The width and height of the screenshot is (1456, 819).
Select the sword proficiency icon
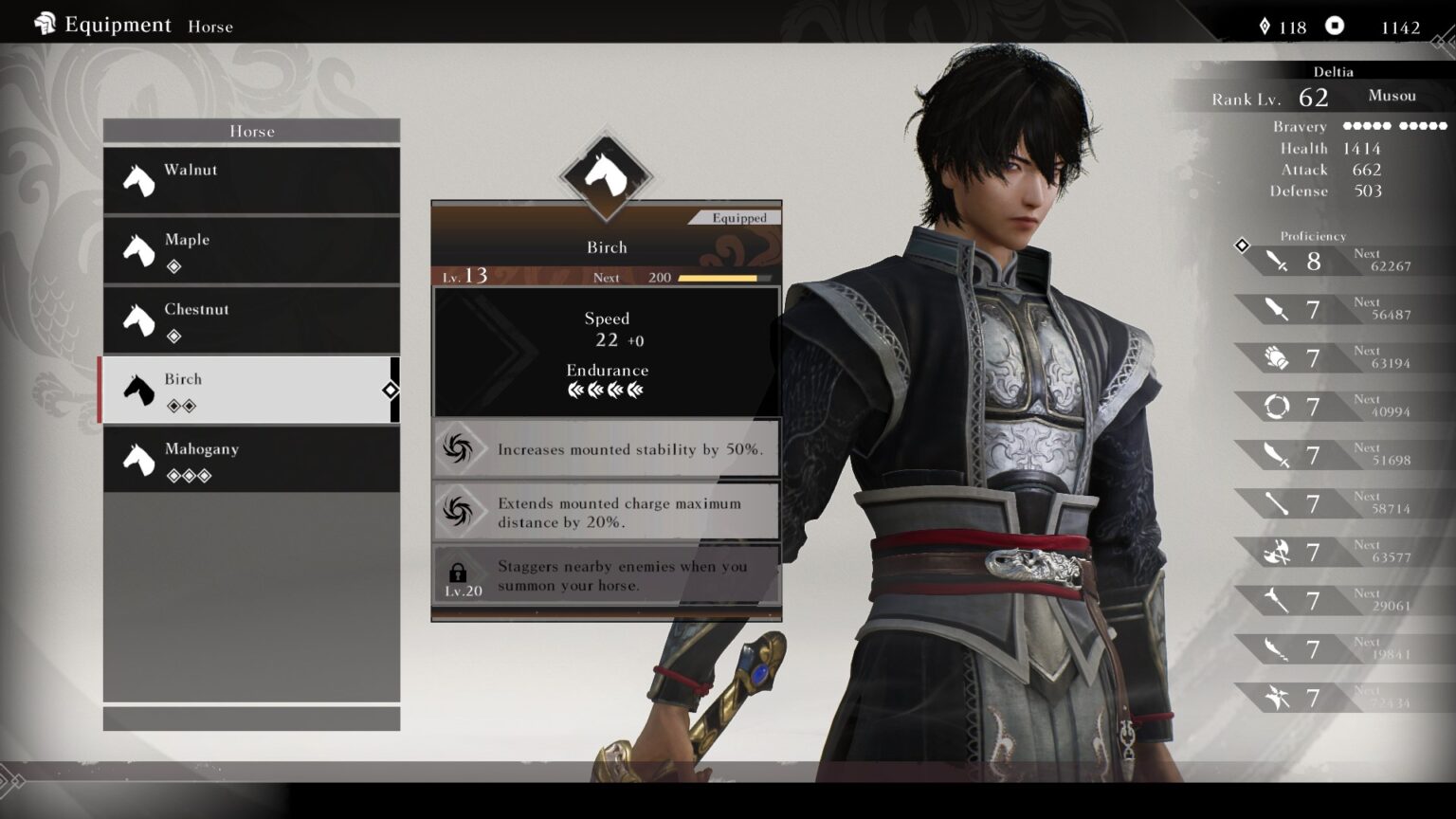pos(1275,261)
